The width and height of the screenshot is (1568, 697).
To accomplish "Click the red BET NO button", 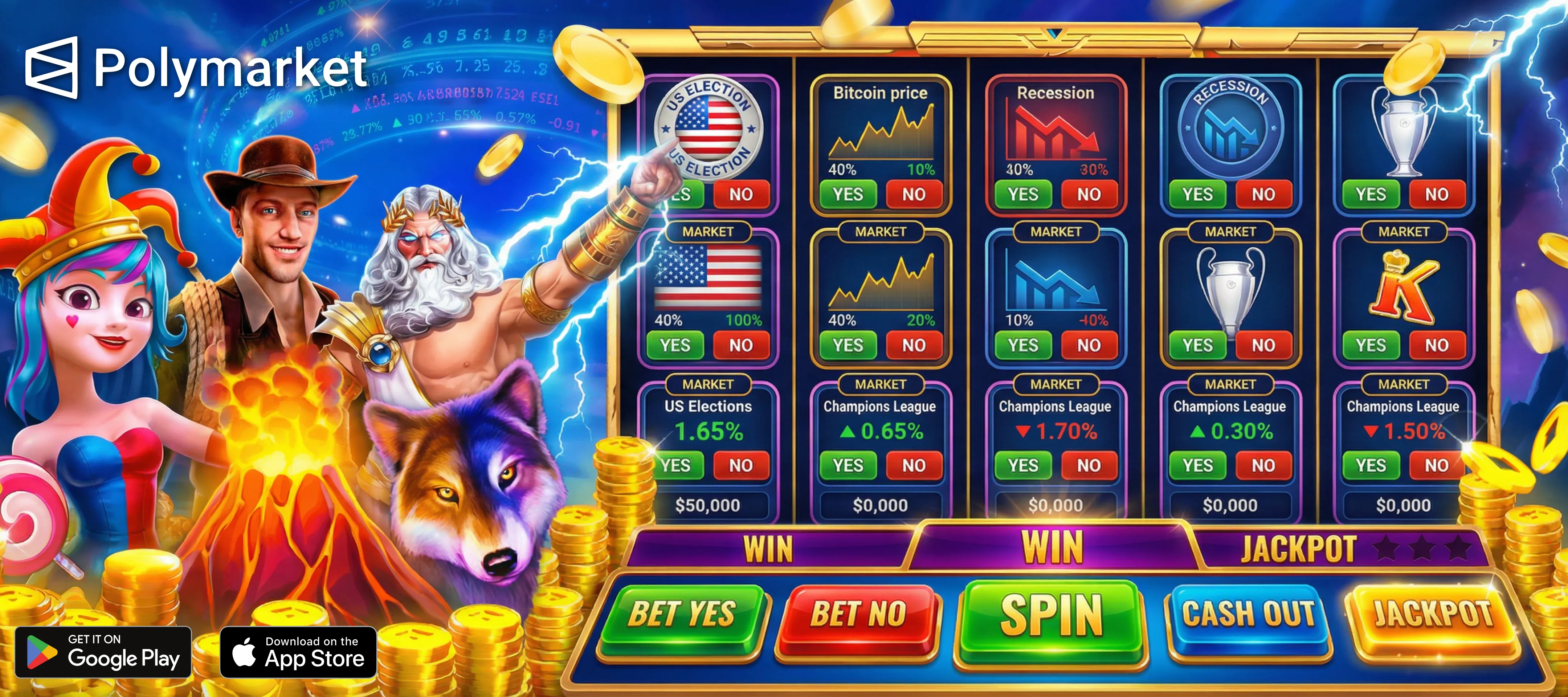I will click(x=858, y=615).
